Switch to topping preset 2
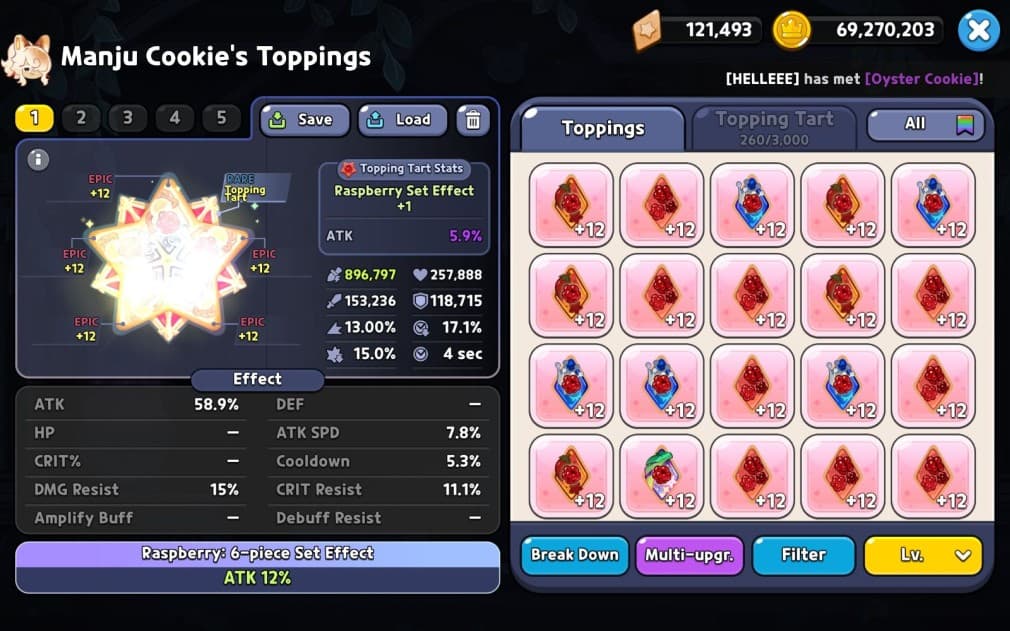The image size is (1010, 631). point(81,118)
